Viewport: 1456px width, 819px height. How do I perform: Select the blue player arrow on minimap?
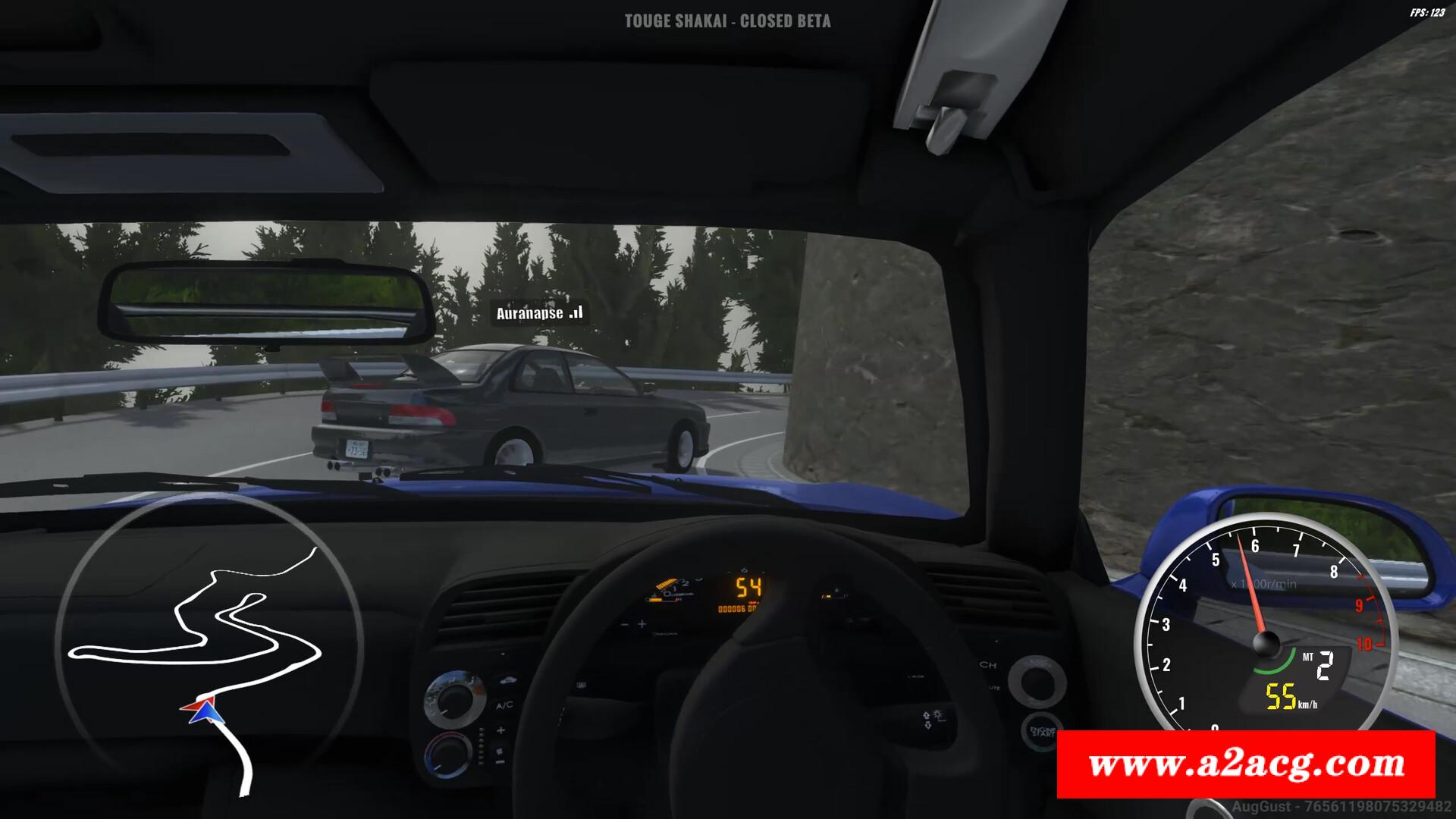(x=203, y=712)
